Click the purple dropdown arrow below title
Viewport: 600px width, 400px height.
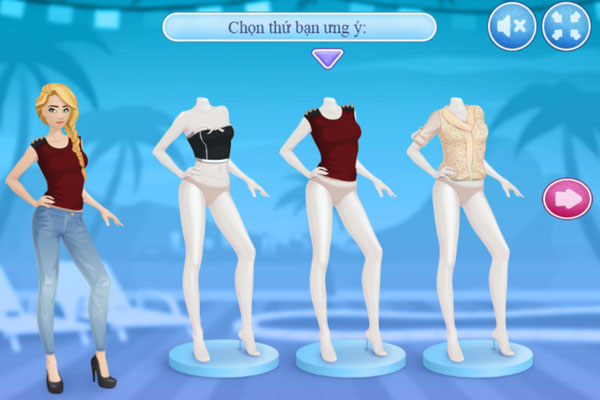pos(327,58)
